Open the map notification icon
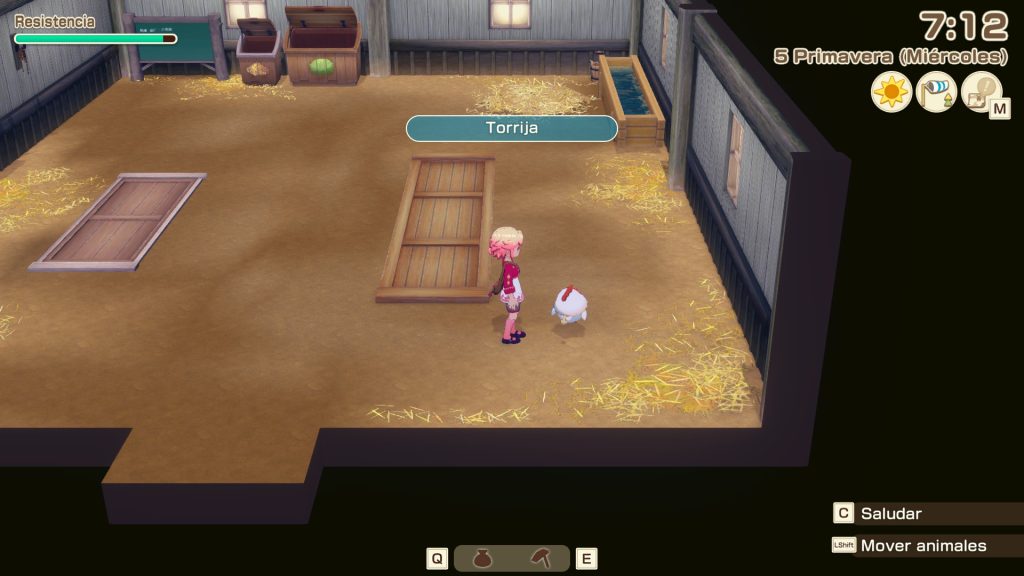Screen dimensions: 1024x576 981,92
